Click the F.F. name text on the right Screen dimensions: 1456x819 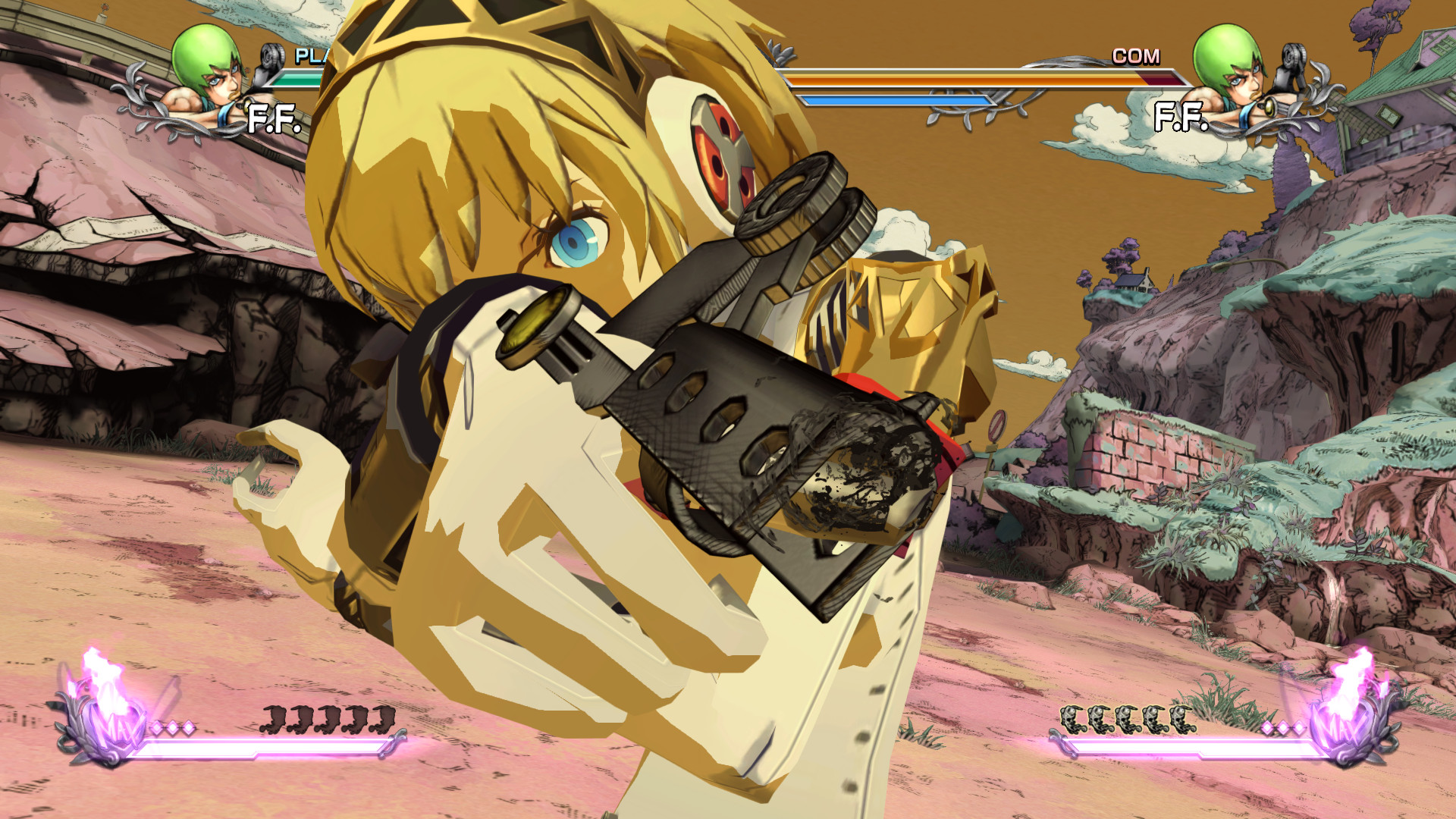[1181, 117]
